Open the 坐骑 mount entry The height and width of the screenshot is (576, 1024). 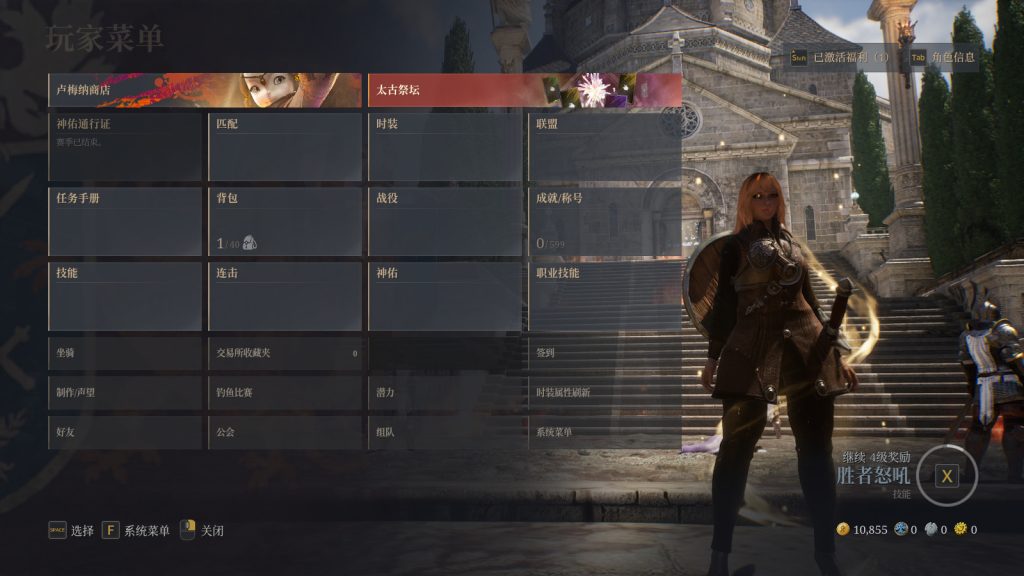125,353
